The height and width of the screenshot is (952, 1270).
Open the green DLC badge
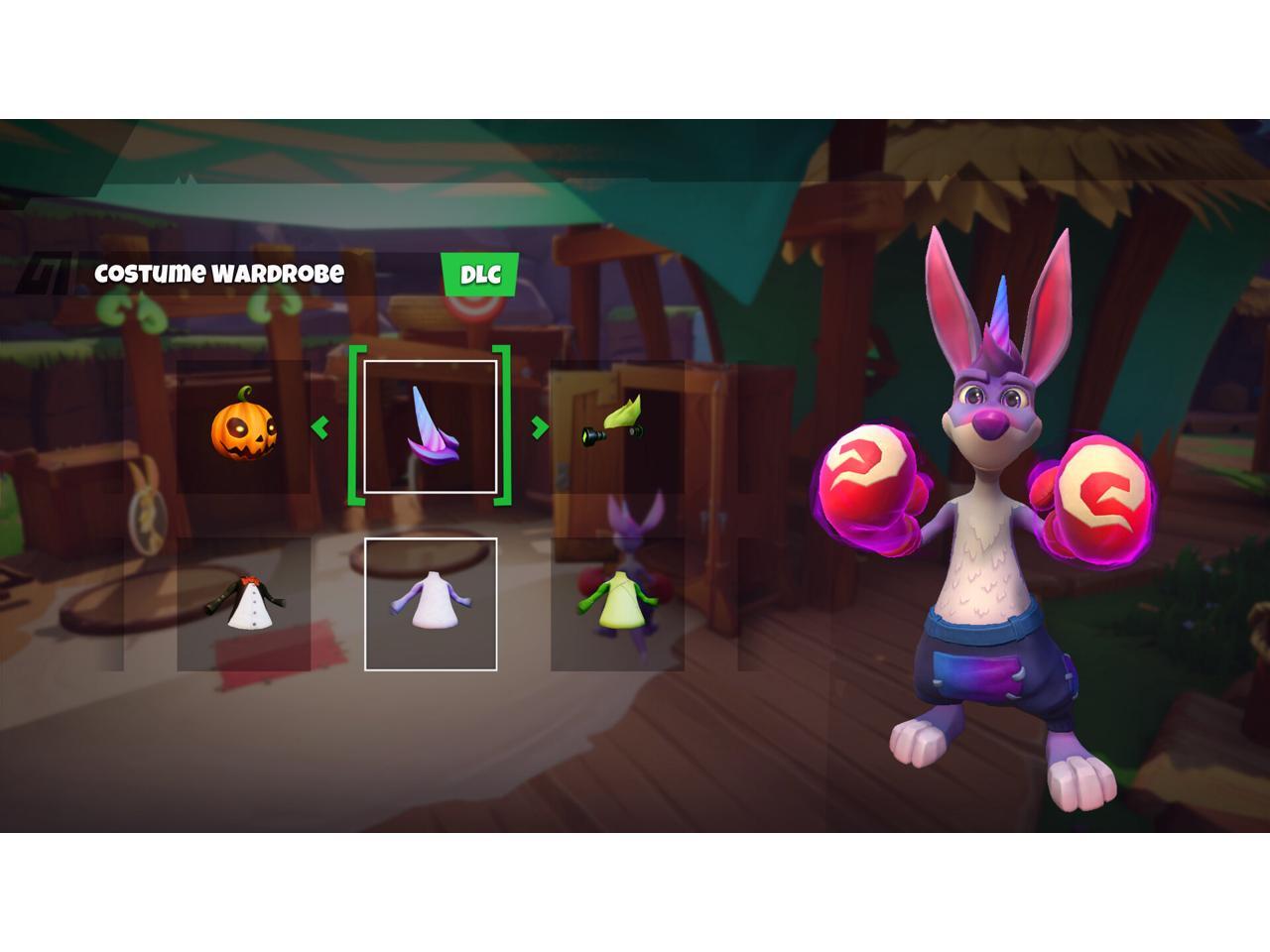pos(480,275)
